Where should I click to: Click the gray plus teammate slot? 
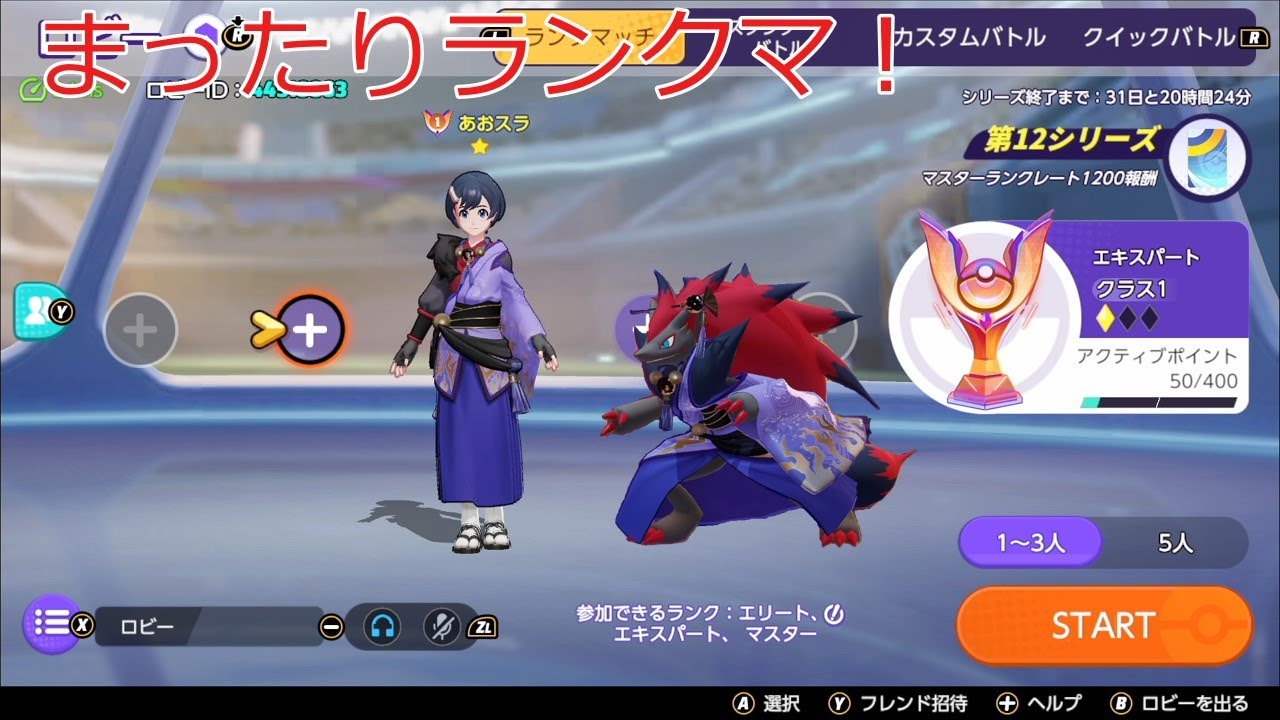(139, 329)
